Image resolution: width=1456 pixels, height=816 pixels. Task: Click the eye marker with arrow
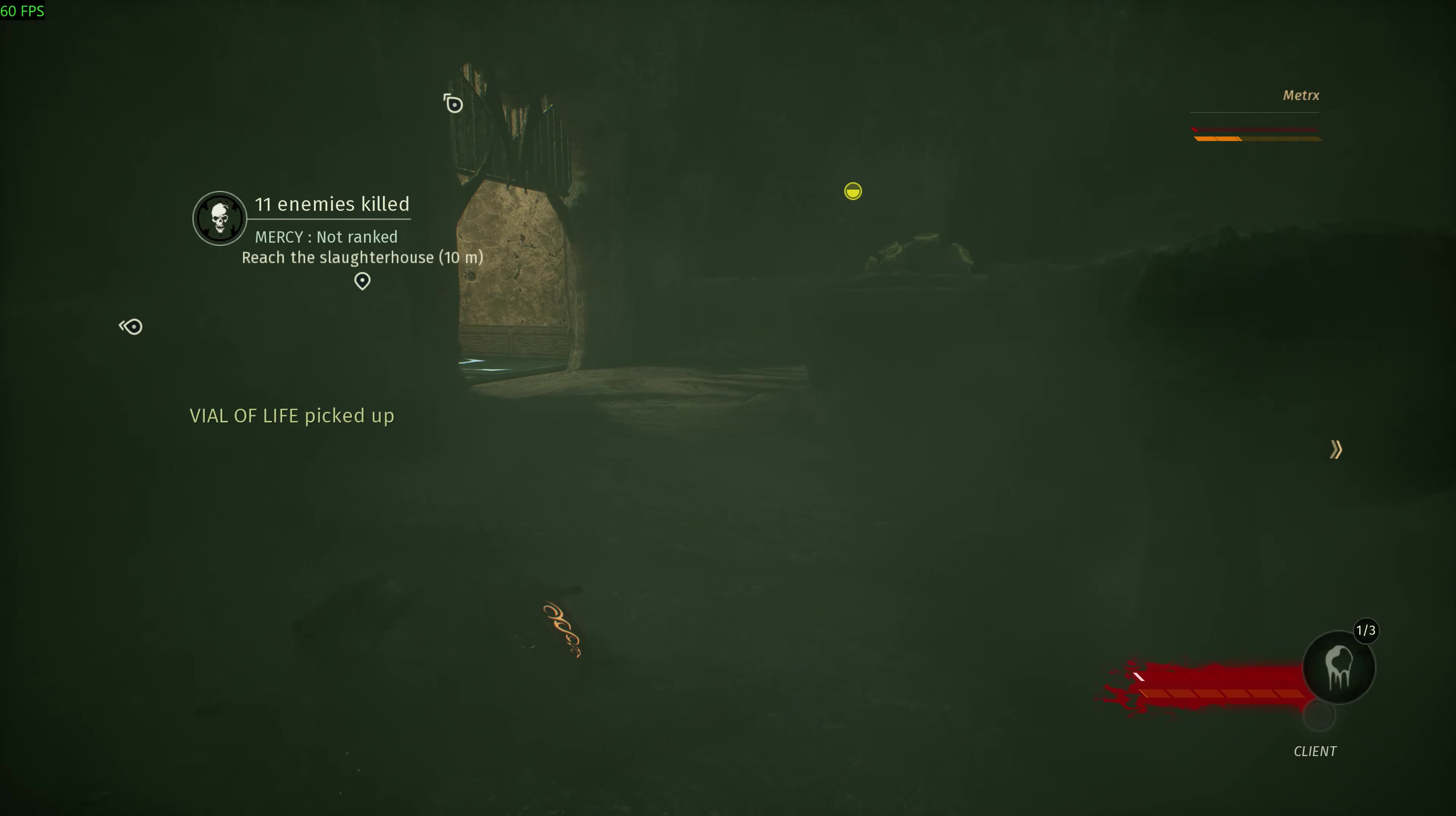(x=131, y=326)
